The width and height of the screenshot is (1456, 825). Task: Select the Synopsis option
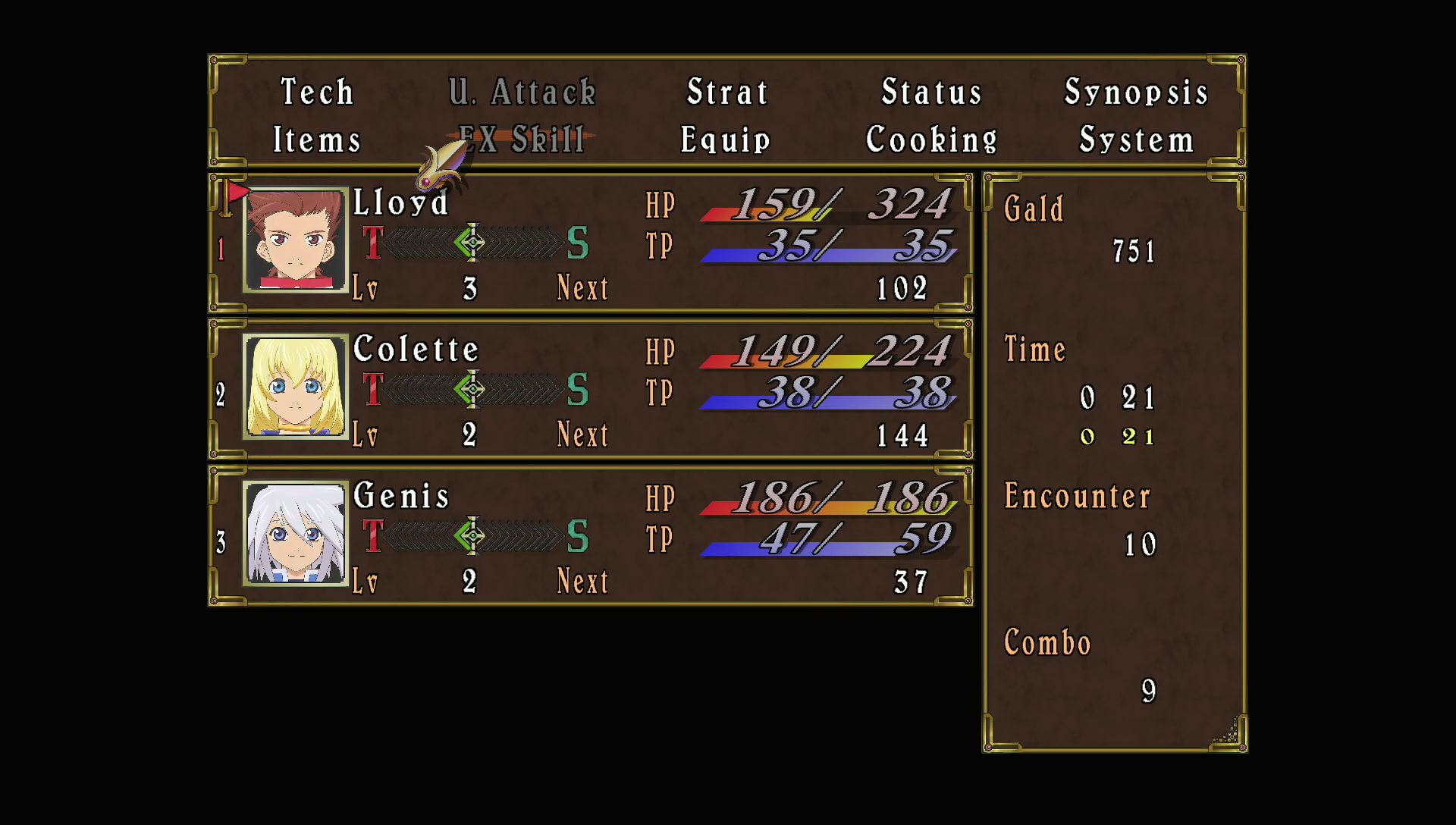point(1137,92)
